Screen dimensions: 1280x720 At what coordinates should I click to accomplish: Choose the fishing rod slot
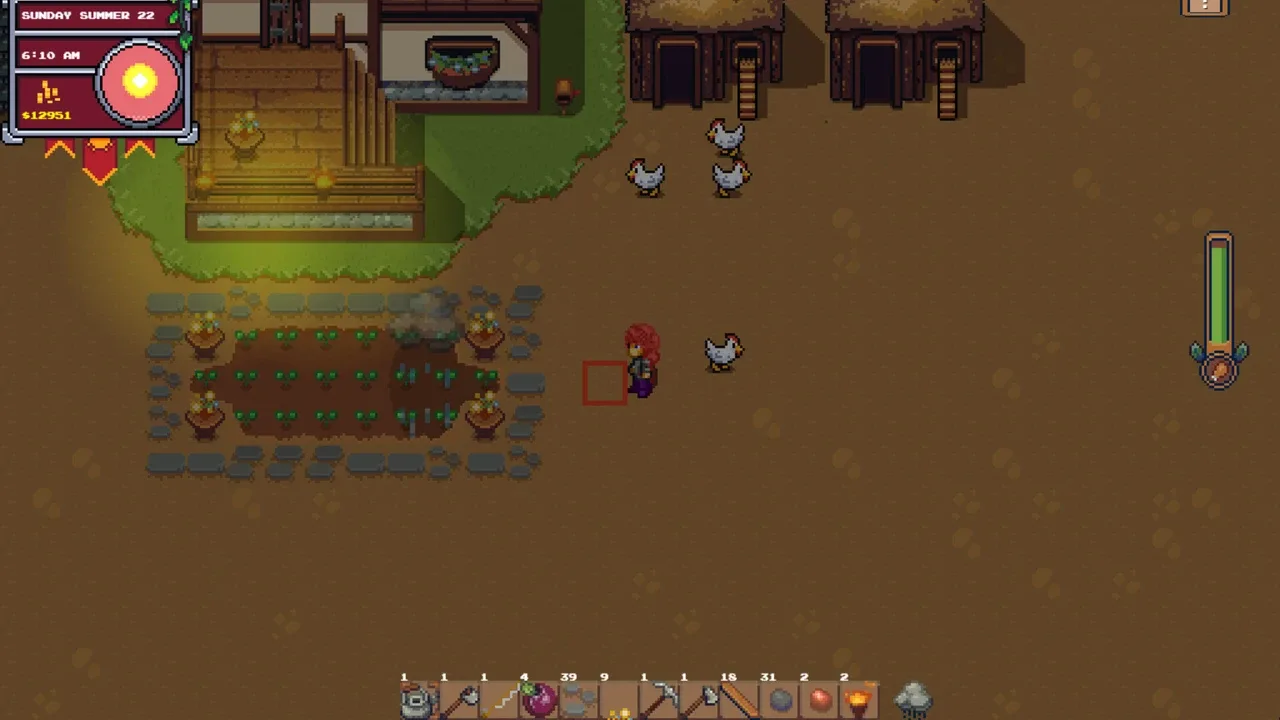click(x=499, y=700)
